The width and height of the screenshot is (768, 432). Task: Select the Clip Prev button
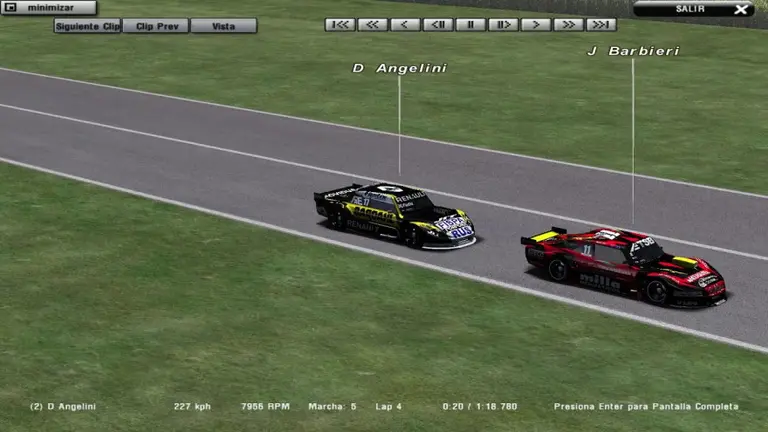pyautogui.click(x=155, y=26)
